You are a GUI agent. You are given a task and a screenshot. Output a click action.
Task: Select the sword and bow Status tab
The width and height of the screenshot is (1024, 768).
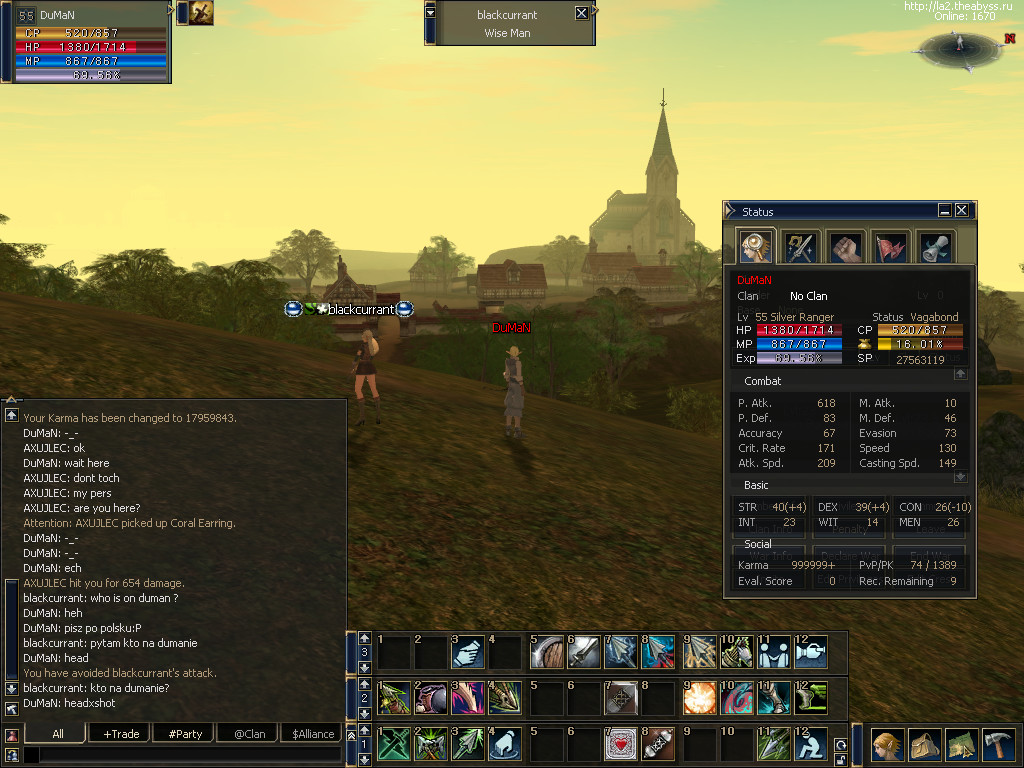(800, 247)
